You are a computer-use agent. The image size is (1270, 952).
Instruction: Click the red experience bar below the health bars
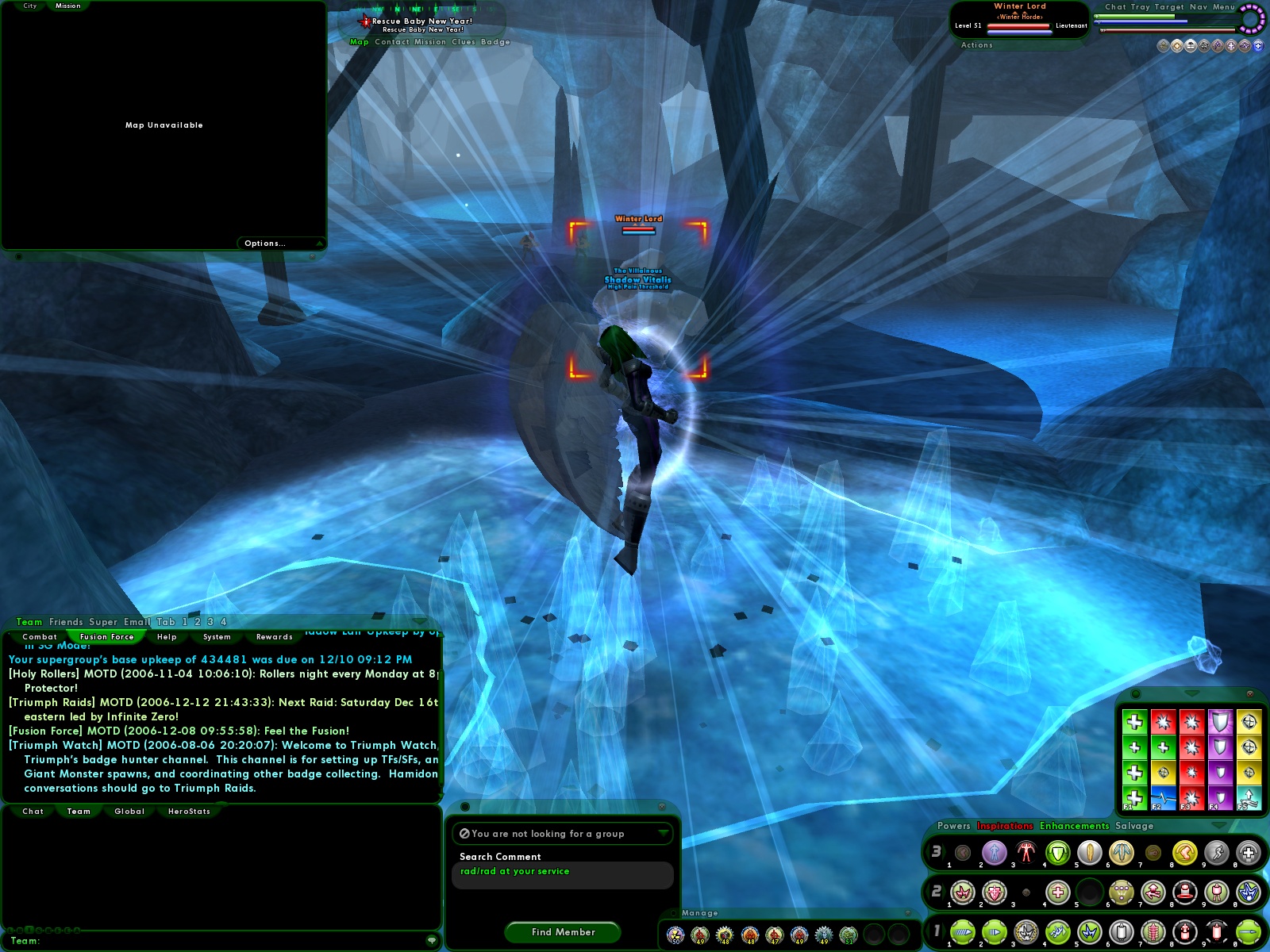(x=1167, y=30)
